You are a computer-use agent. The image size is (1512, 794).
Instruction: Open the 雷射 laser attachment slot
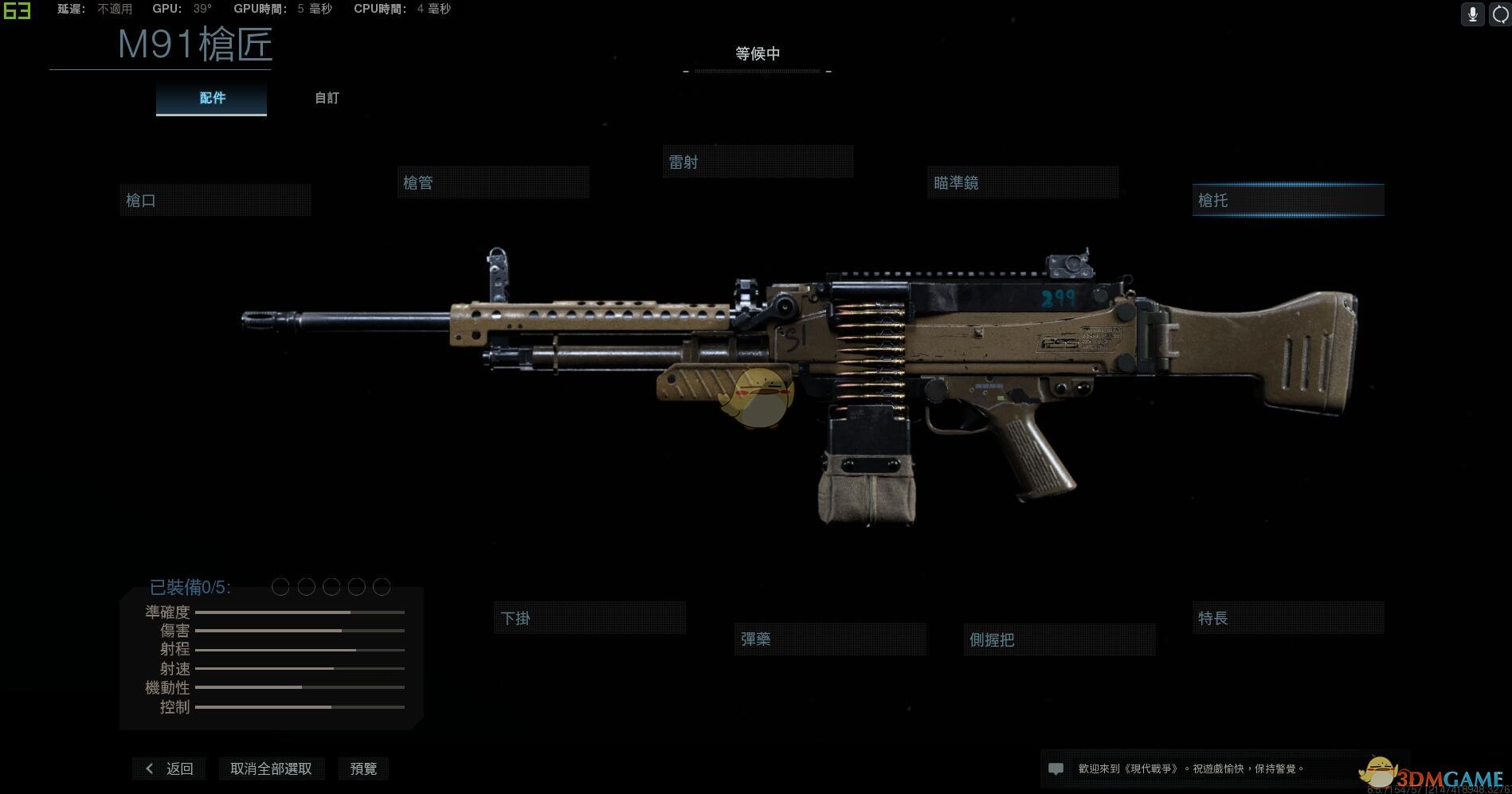tap(758, 162)
